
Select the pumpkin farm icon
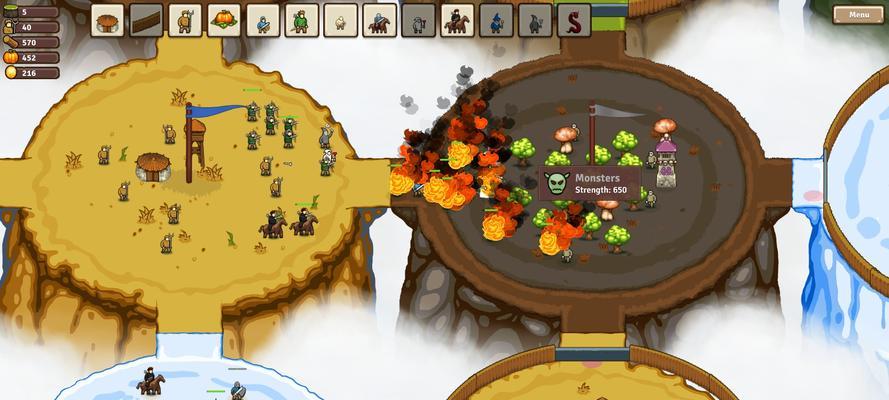coord(224,20)
